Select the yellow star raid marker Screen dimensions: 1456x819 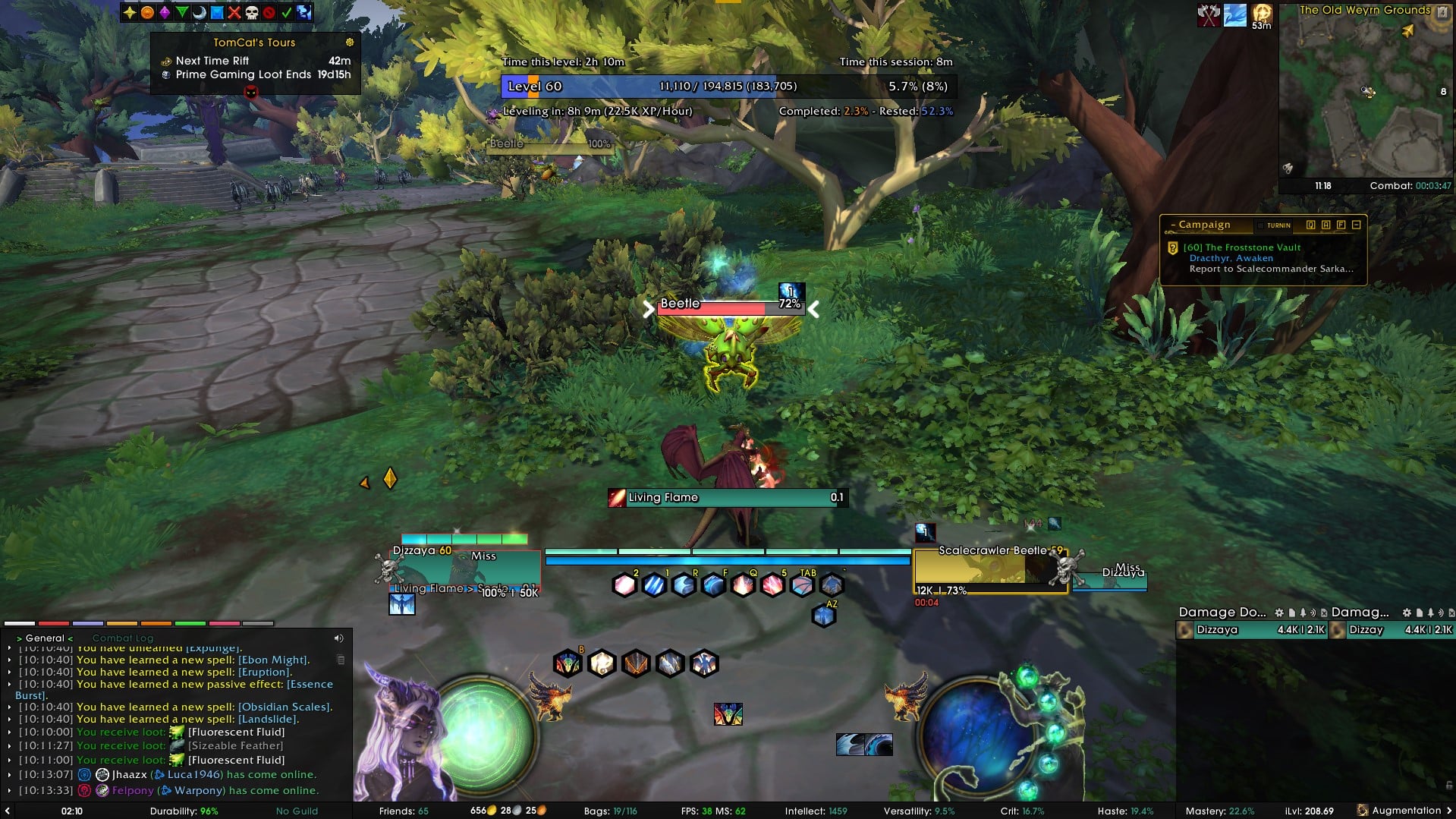(130, 12)
